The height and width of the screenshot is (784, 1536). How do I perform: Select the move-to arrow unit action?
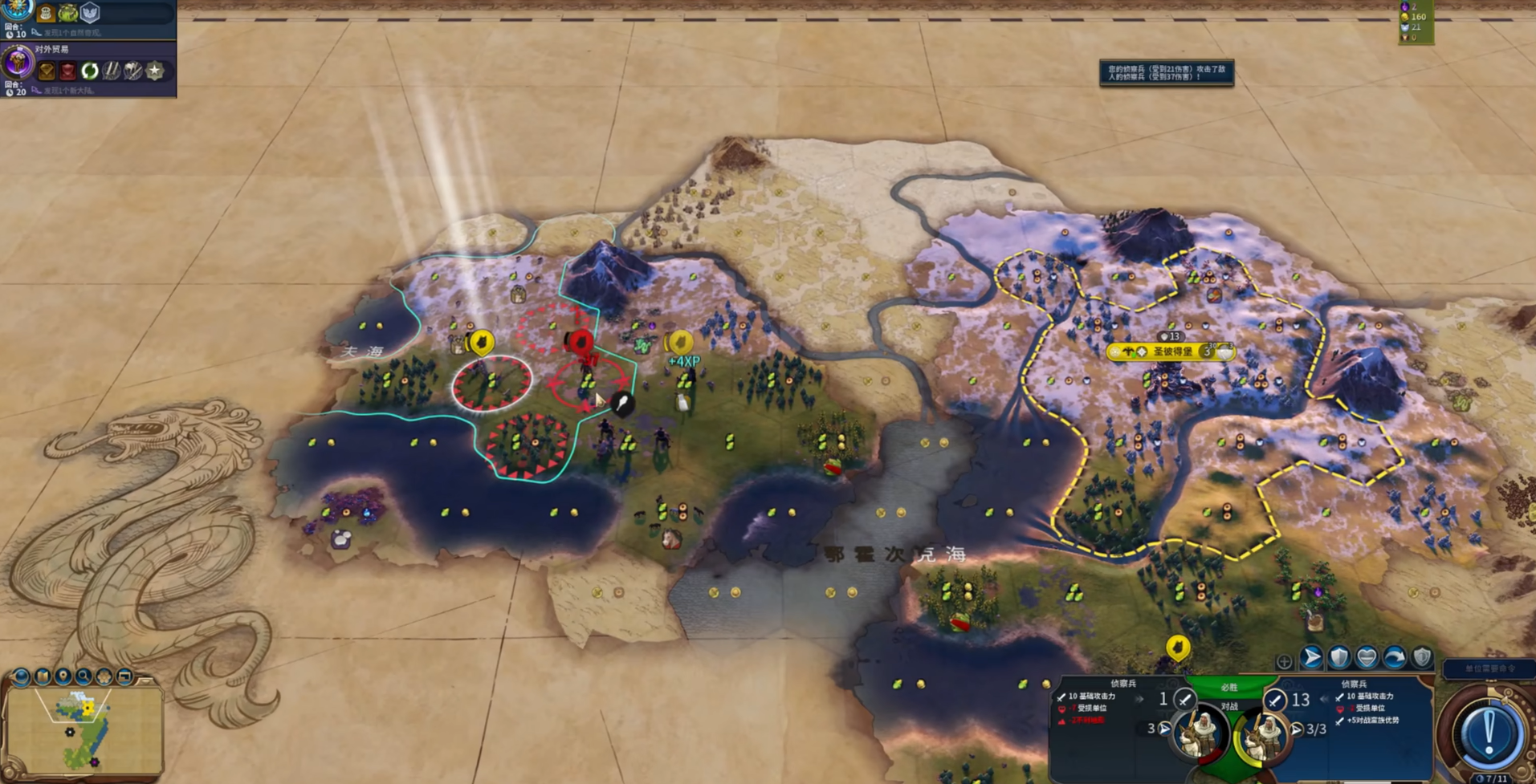click(1311, 658)
